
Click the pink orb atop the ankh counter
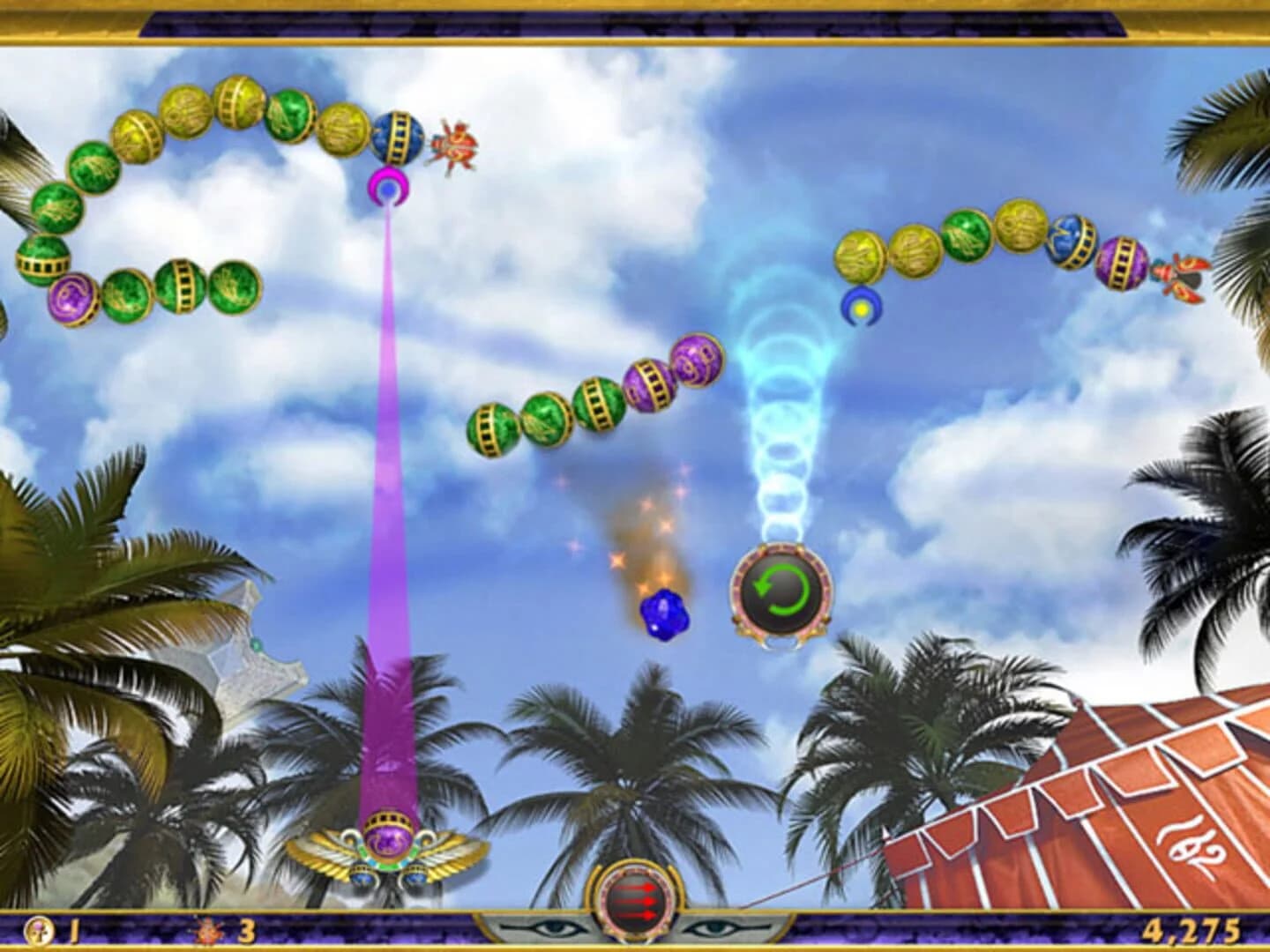(37, 924)
